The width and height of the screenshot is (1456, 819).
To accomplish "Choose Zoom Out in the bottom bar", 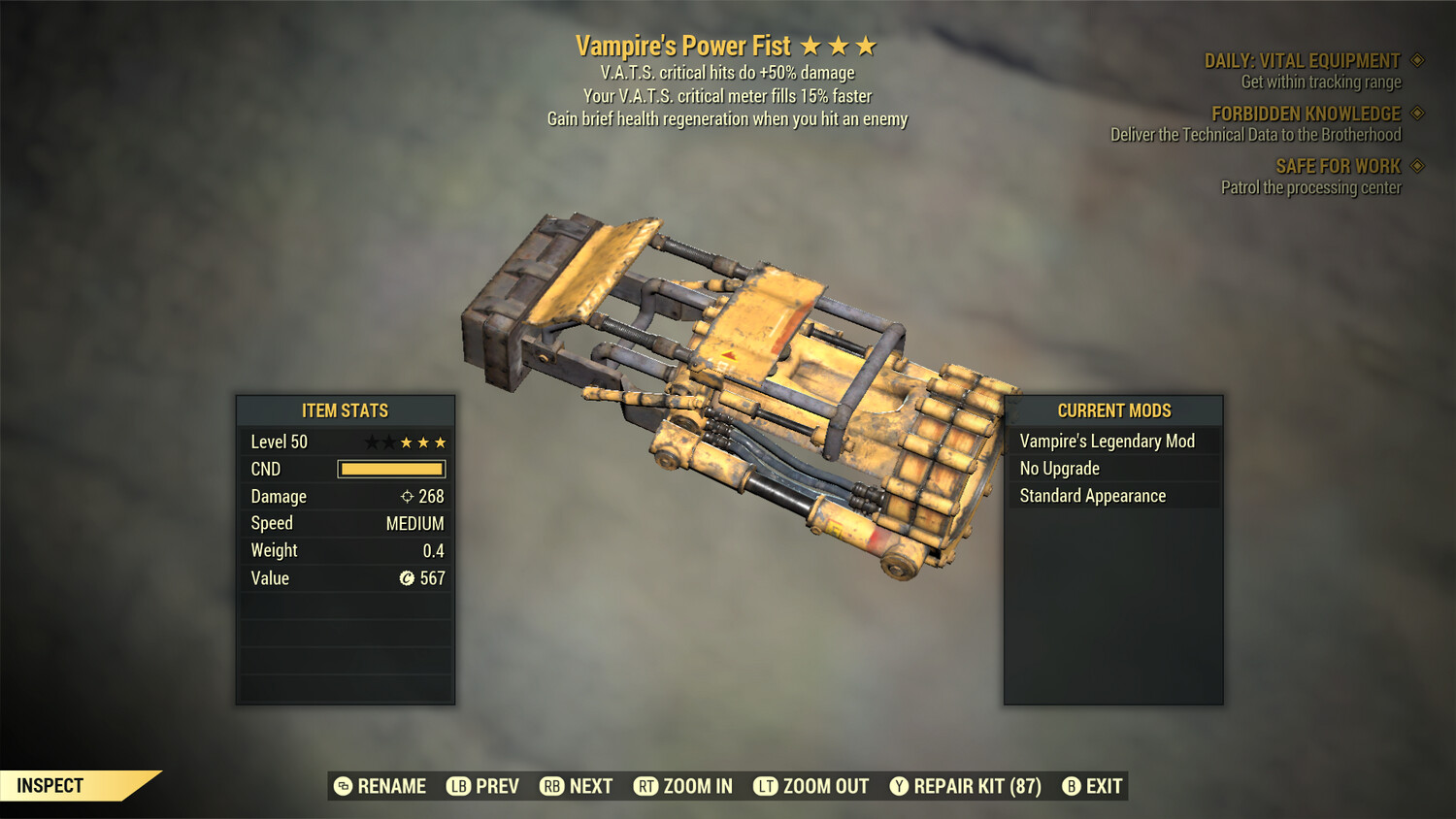I will (x=811, y=786).
